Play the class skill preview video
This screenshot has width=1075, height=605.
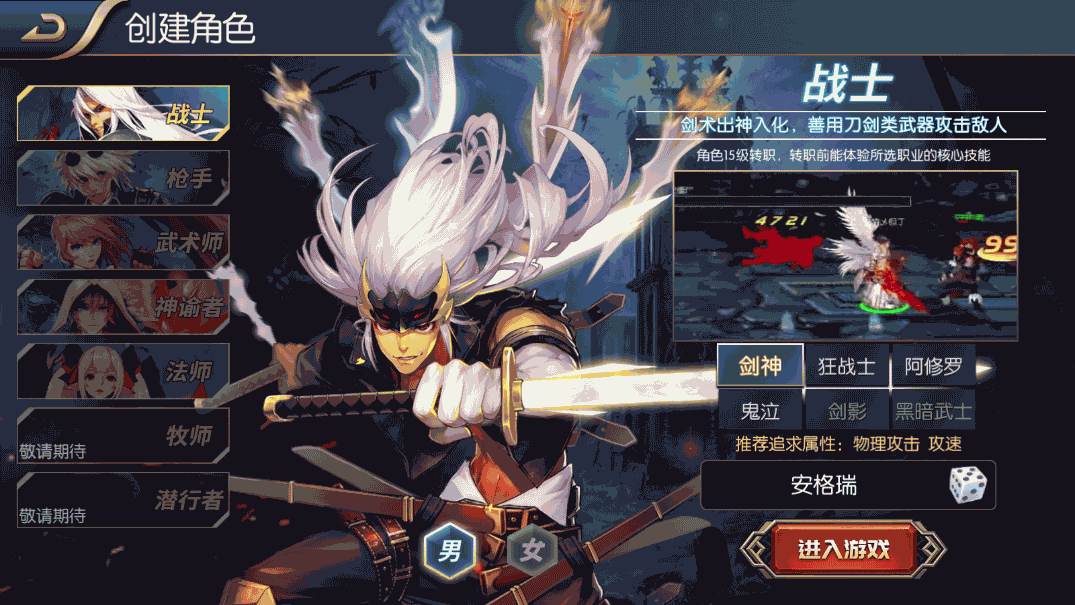(845, 256)
